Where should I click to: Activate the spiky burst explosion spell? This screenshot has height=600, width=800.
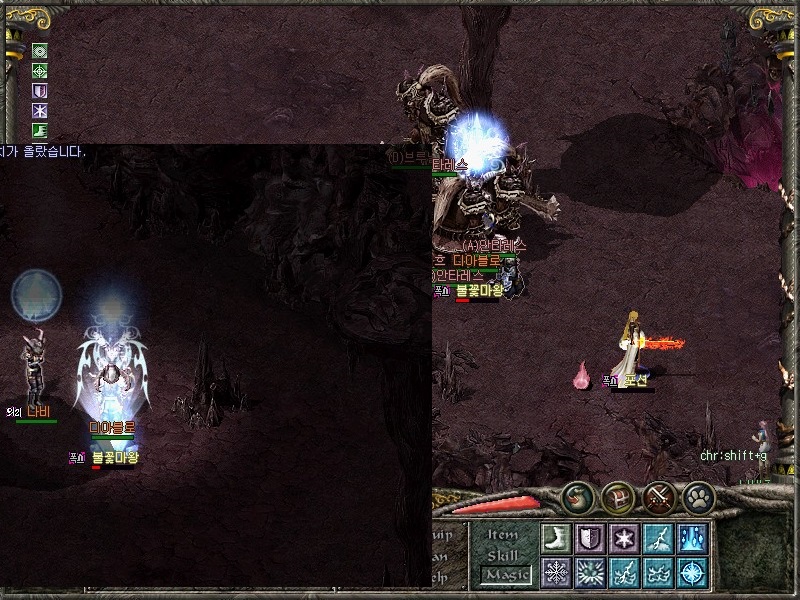(590, 572)
